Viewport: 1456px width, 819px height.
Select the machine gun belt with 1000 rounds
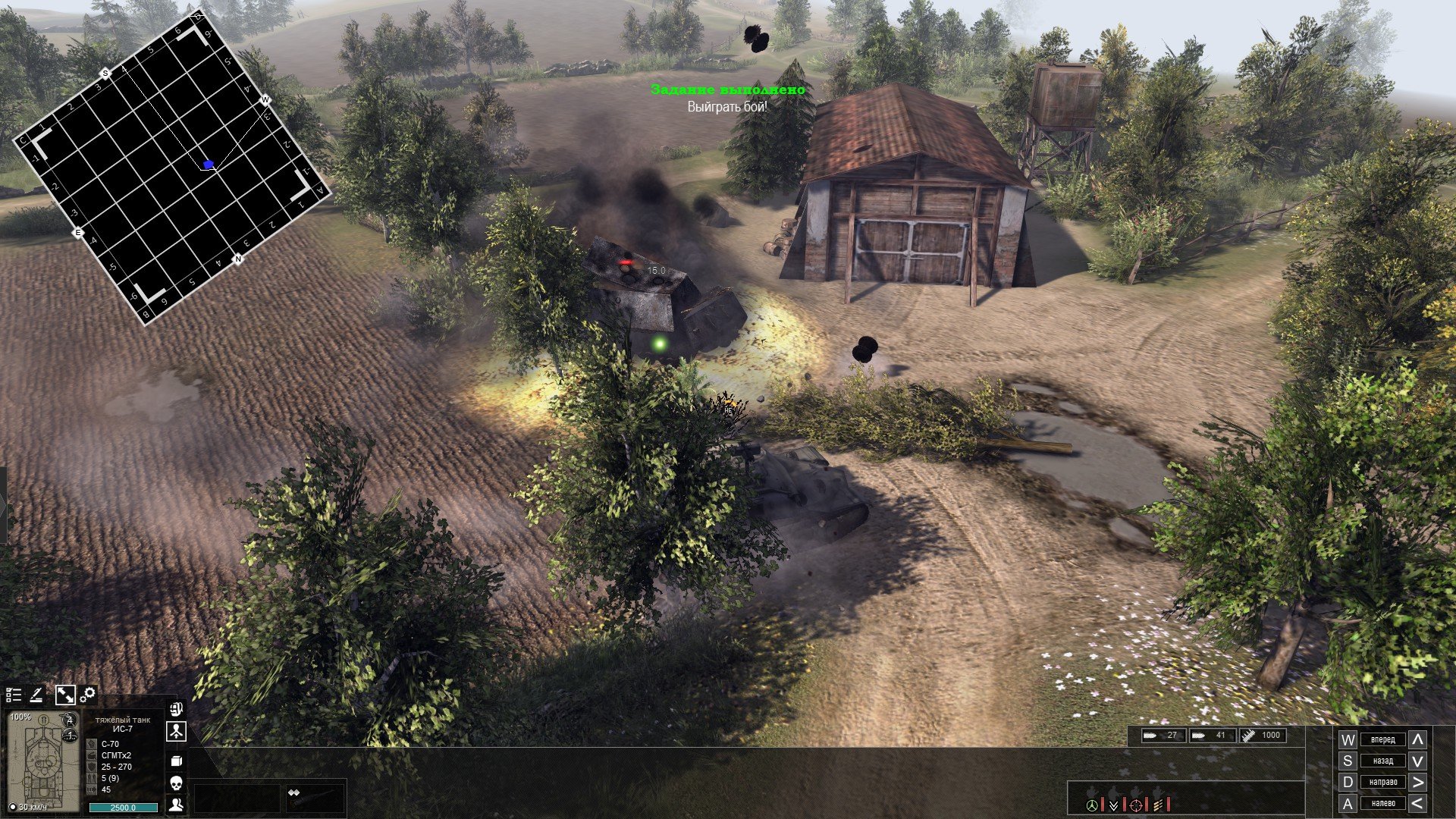click(1261, 735)
